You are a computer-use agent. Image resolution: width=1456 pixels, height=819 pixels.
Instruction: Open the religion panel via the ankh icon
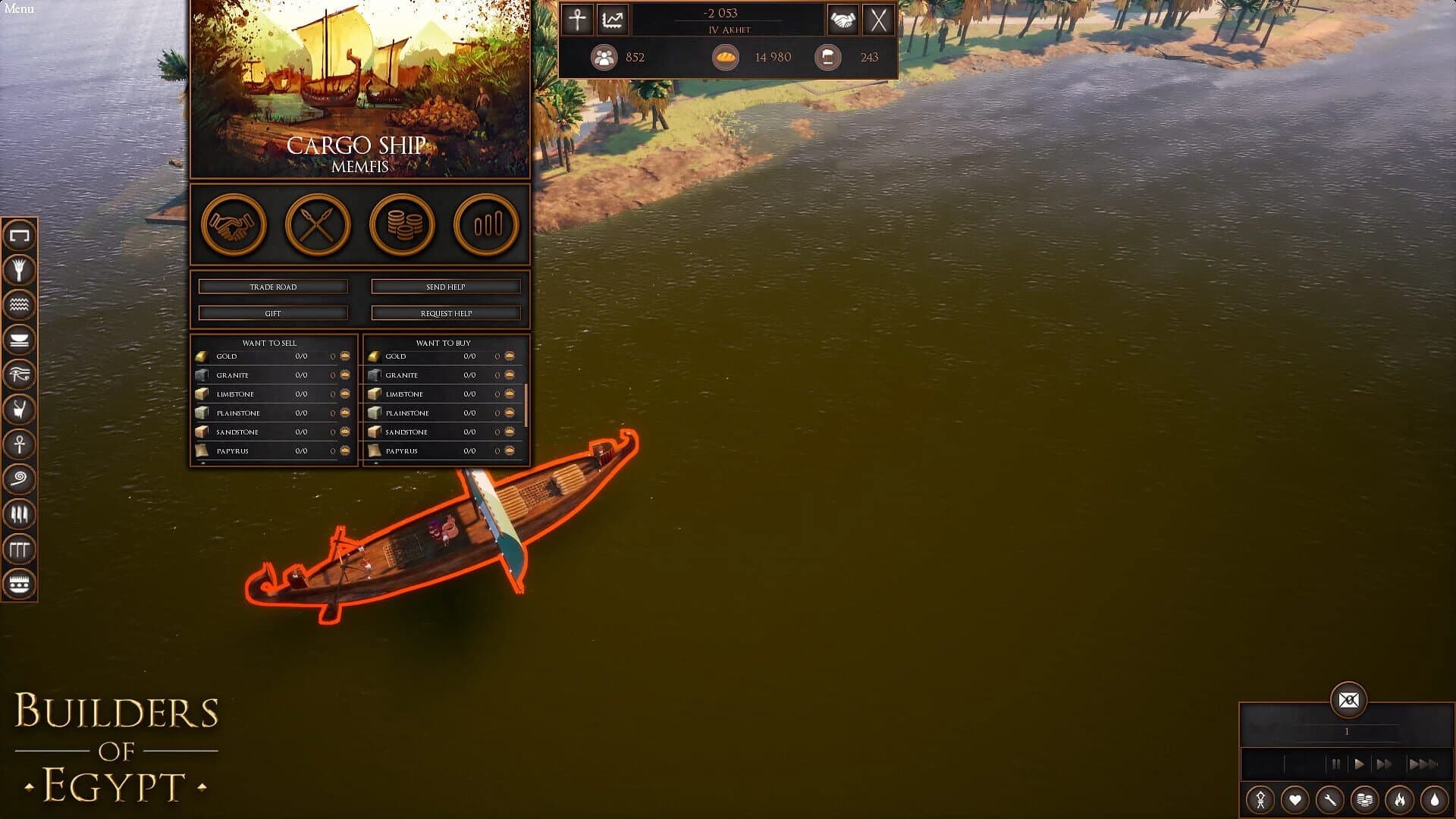(x=577, y=20)
